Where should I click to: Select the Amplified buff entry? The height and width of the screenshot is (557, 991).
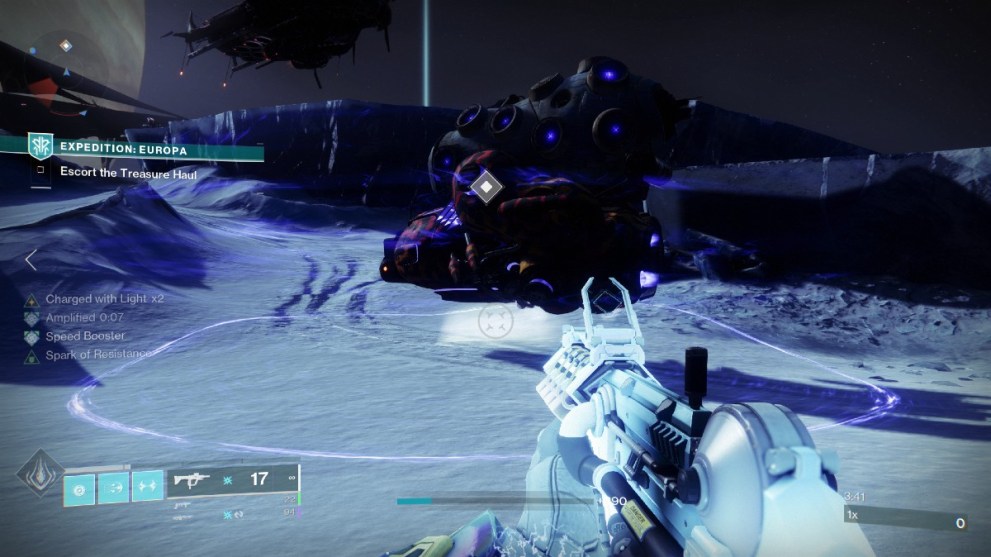[x=84, y=317]
